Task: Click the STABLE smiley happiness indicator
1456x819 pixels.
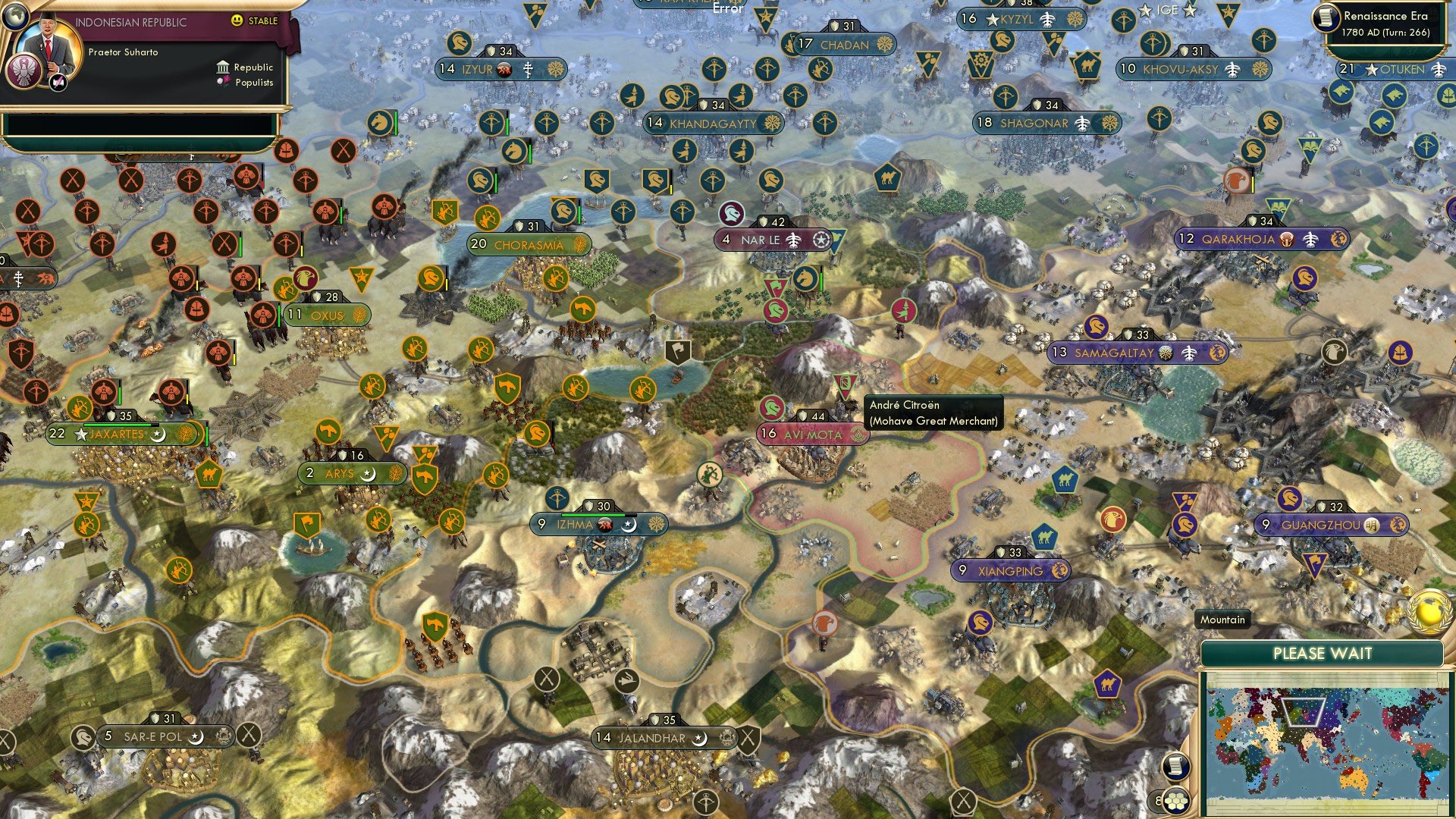Action: (x=237, y=20)
